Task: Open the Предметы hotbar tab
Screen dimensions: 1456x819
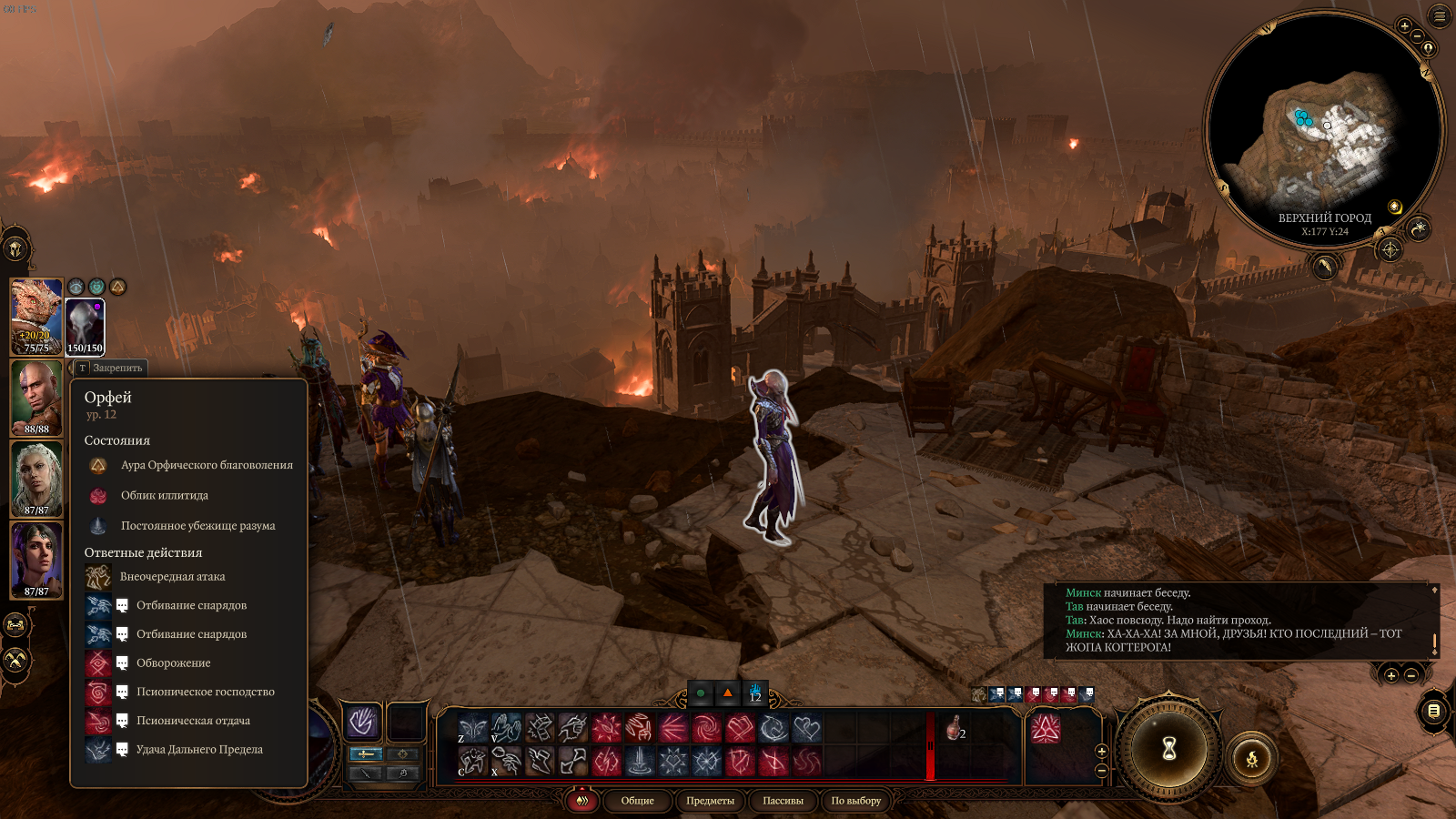Action: (710, 801)
